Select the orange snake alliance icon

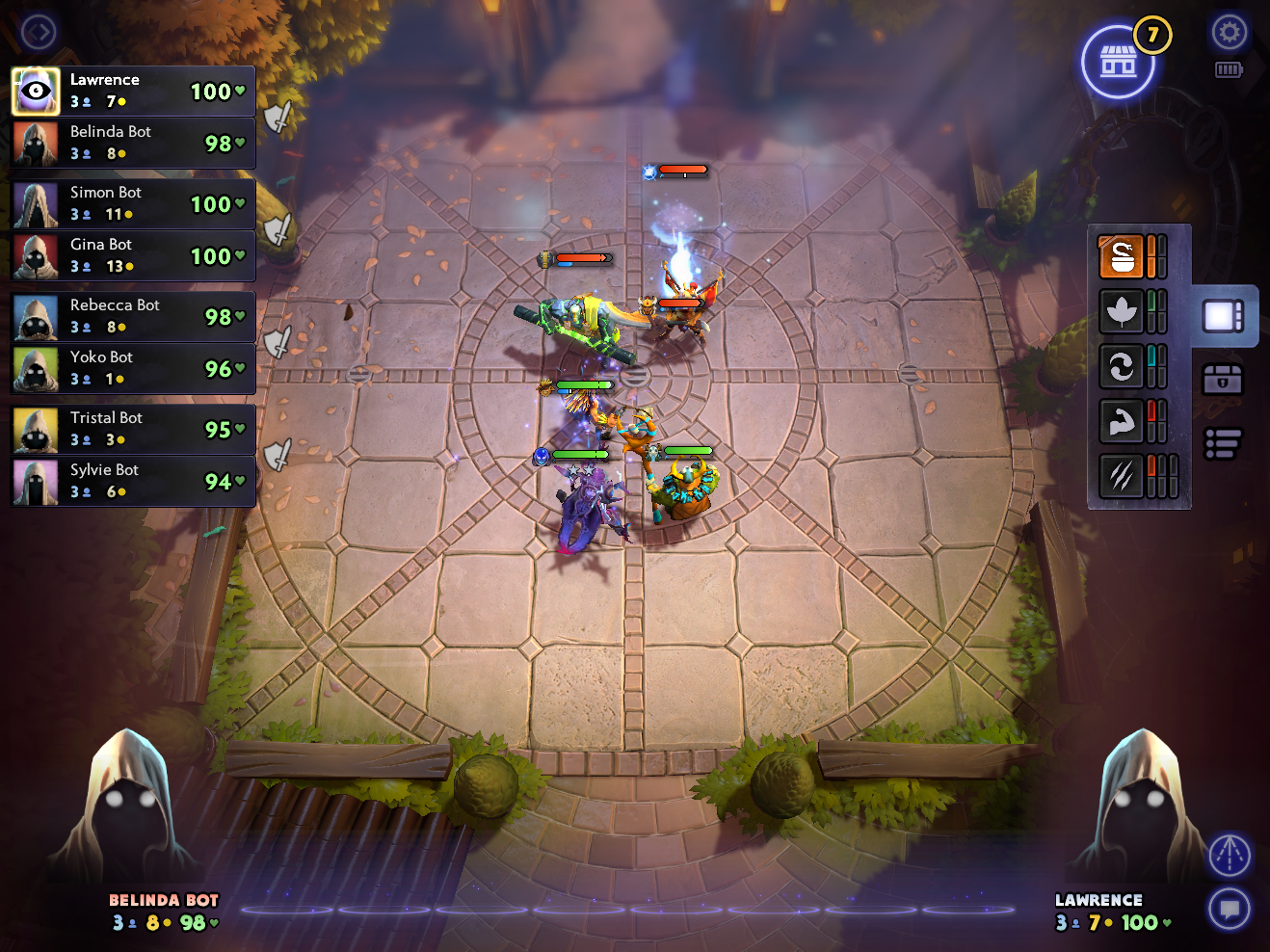(x=1121, y=256)
